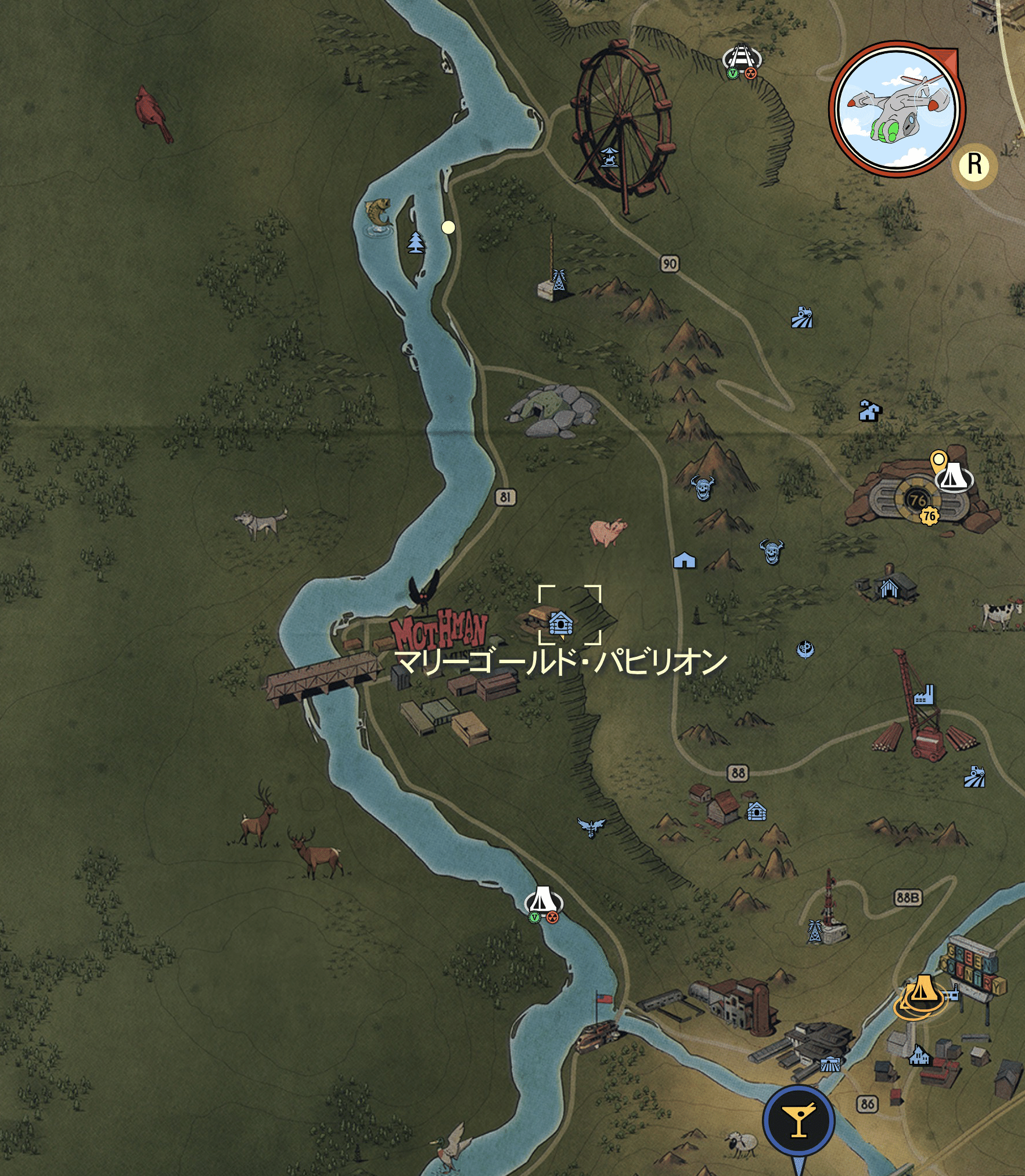Viewport: 1025px width, 1176px height.
Task: Click the twin houses marker
Action: (x=869, y=411)
